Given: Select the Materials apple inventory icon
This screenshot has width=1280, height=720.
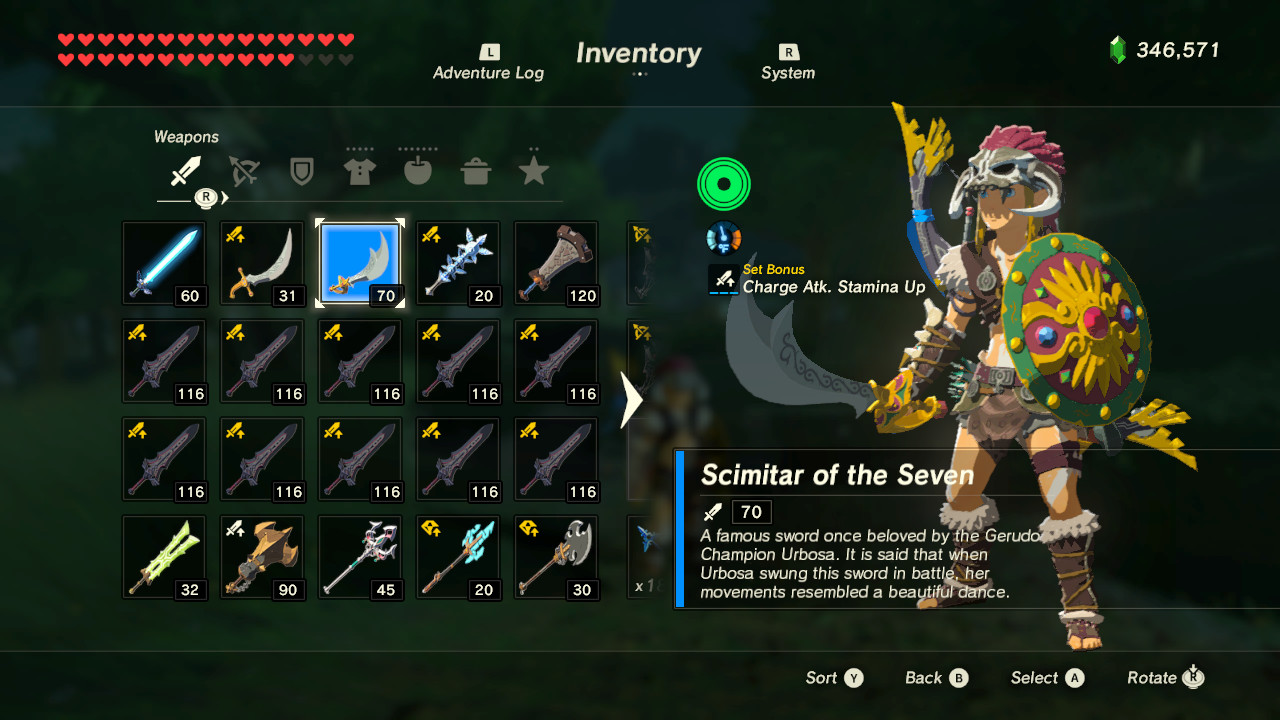Looking at the screenshot, I should coord(417,170).
